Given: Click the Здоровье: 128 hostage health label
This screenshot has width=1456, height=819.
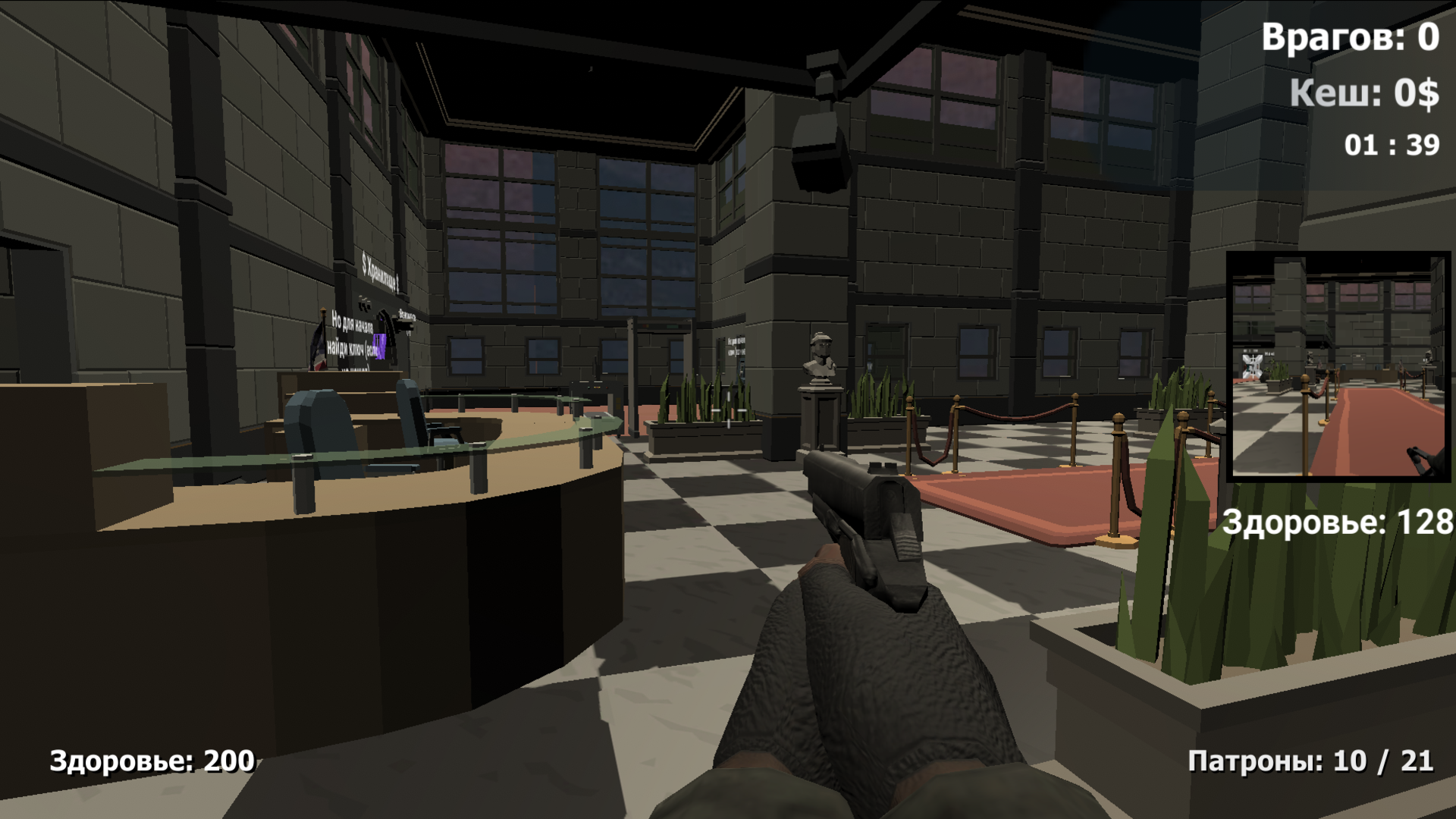Looking at the screenshot, I should [x=1336, y=522].
